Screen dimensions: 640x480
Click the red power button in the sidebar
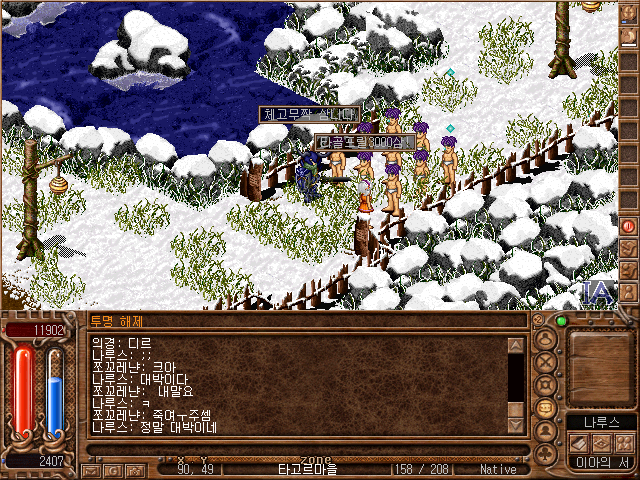coord(629,225)
